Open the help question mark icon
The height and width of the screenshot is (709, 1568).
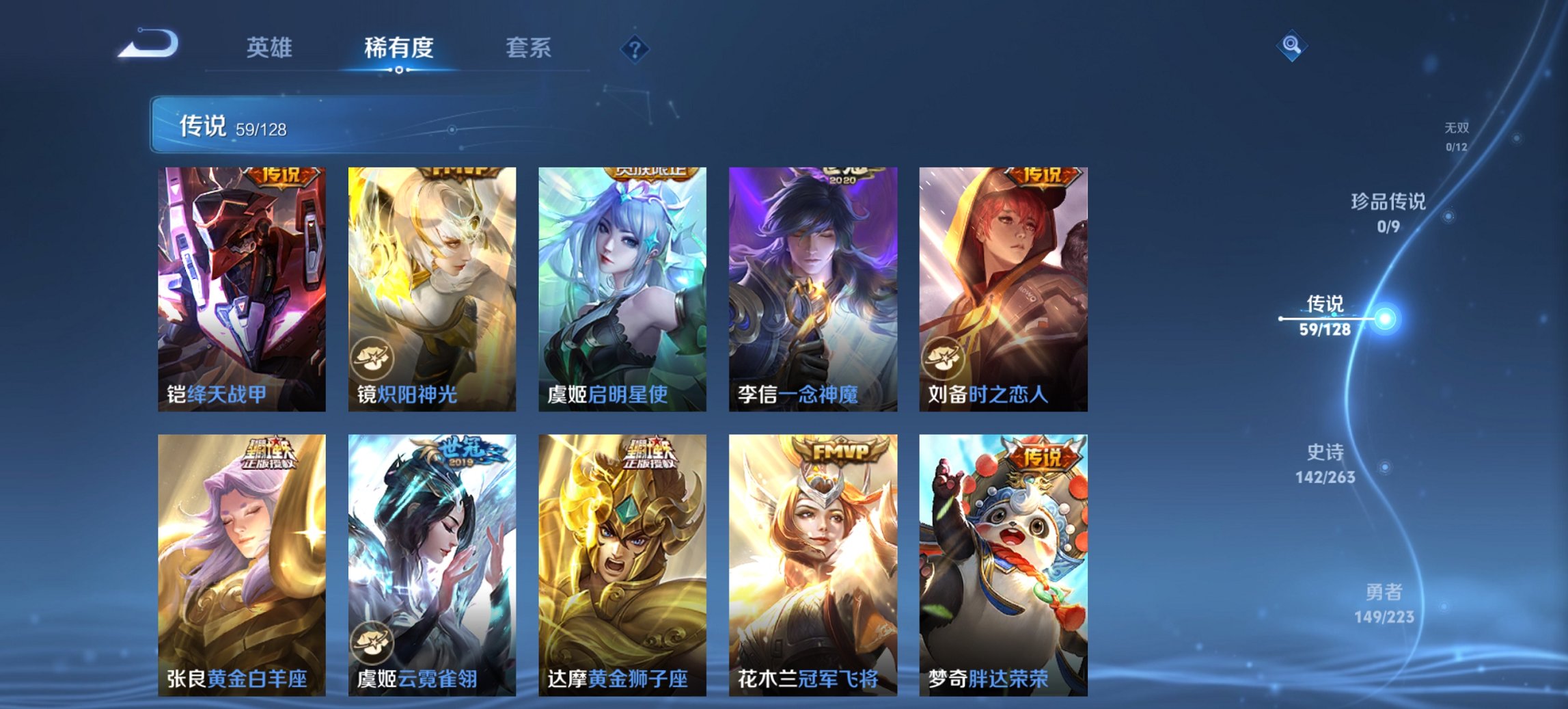[635, 48]
